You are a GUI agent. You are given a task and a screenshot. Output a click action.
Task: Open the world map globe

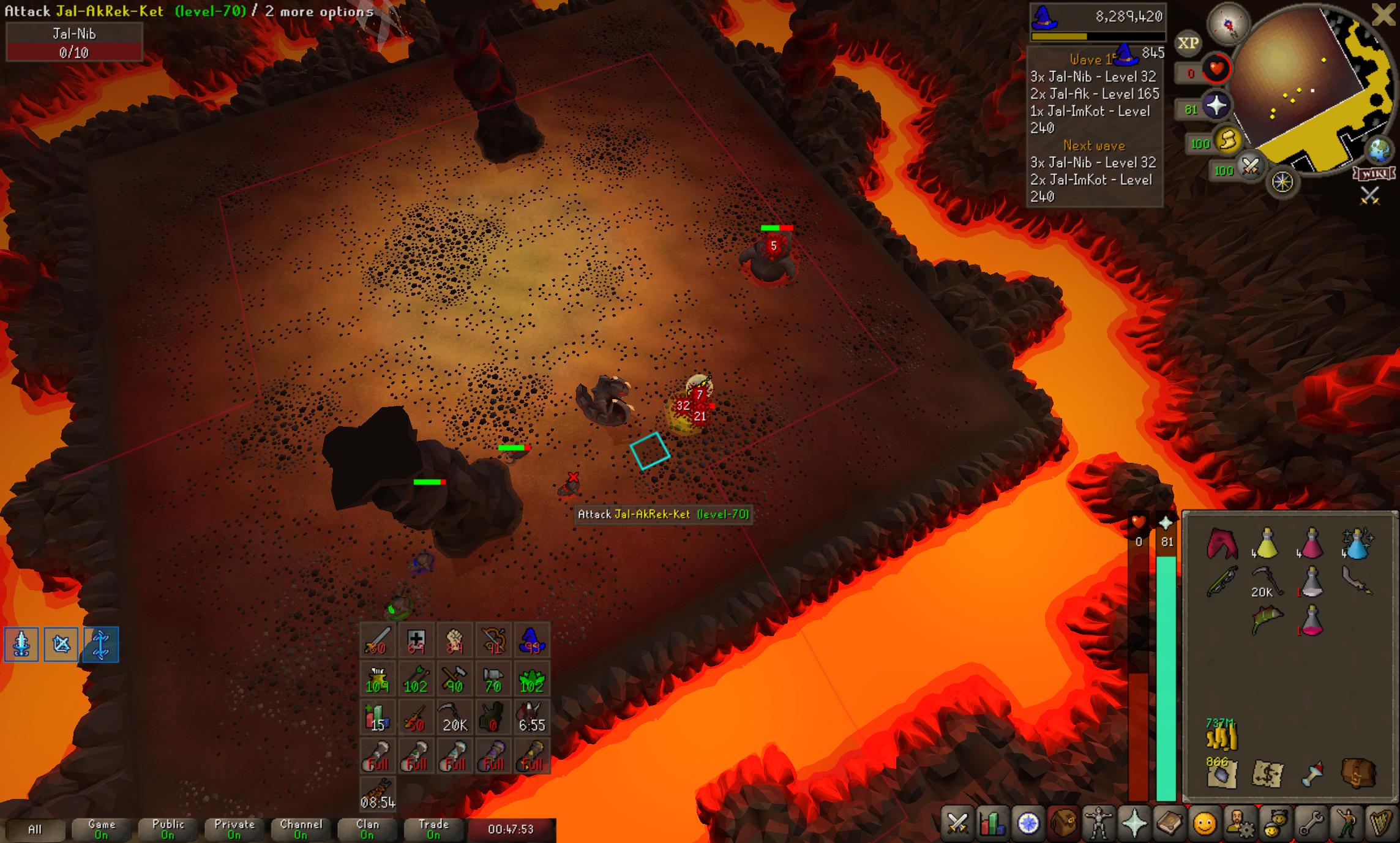1380,150
